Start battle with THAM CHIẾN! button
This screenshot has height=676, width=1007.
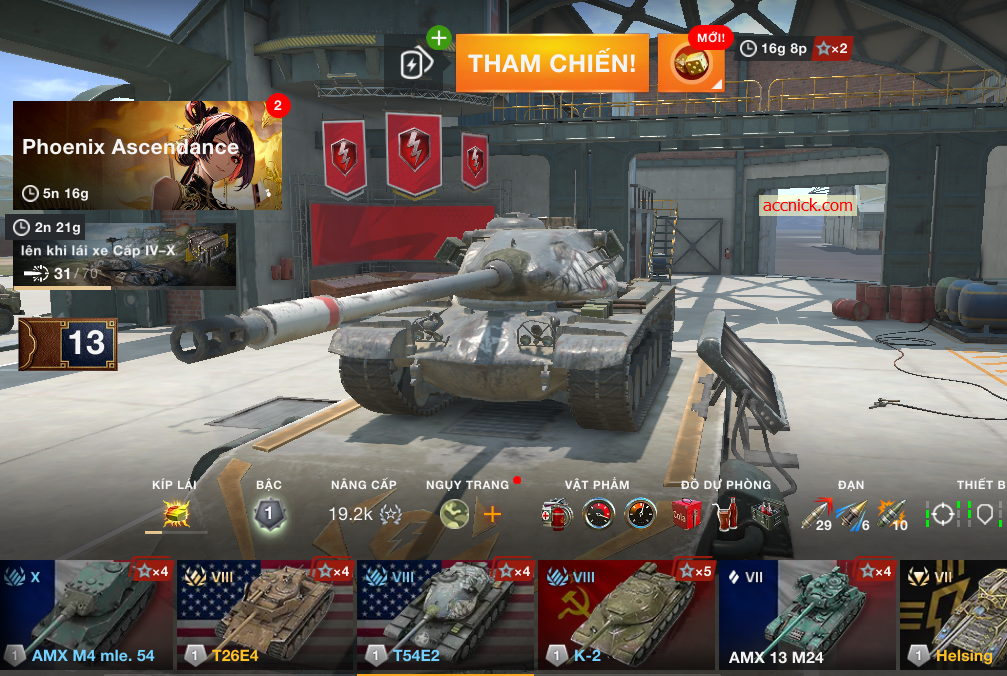point(552,64)
